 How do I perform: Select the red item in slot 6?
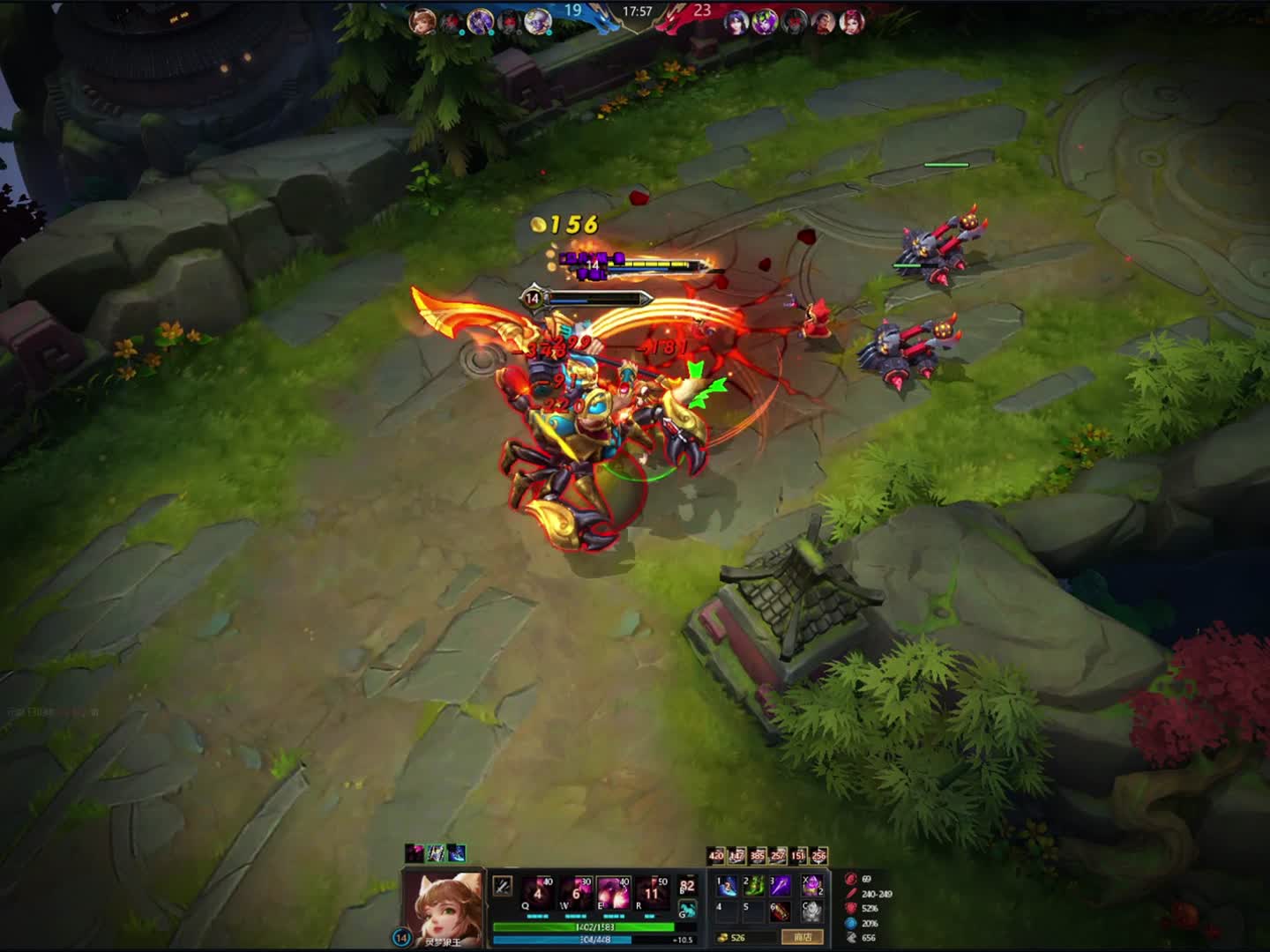coord(781,911)
